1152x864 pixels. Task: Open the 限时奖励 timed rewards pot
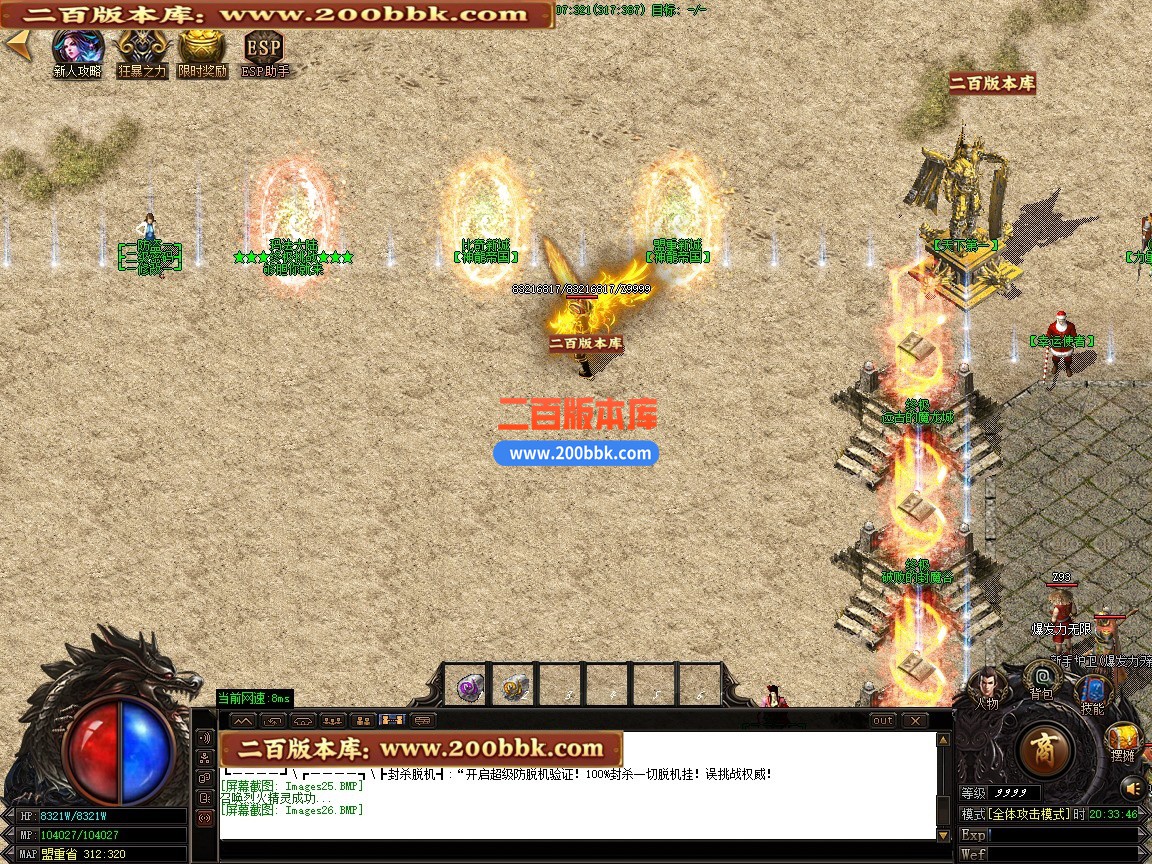pyautogui.click(x=202, y=48)
